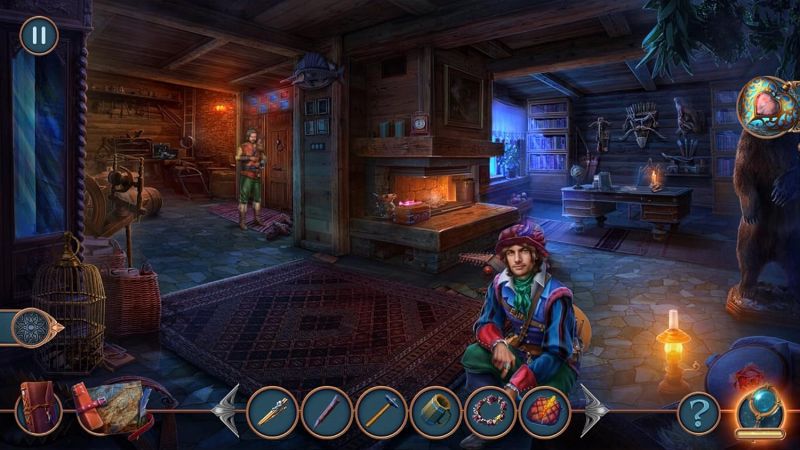Open the heart amulet in the corner
Viewport: 800px width, 450px height.
[x=767, y=106]
